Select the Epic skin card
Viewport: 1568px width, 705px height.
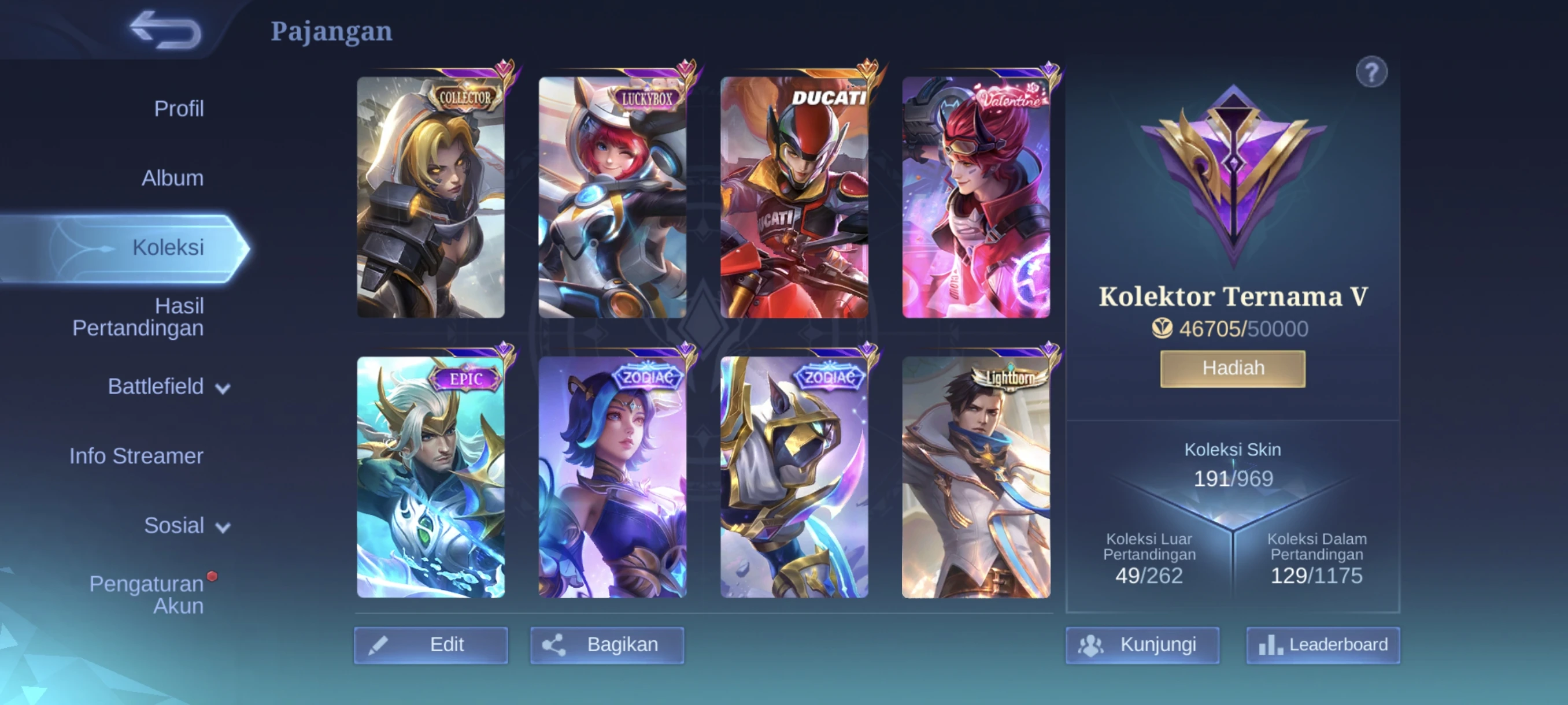431,477
